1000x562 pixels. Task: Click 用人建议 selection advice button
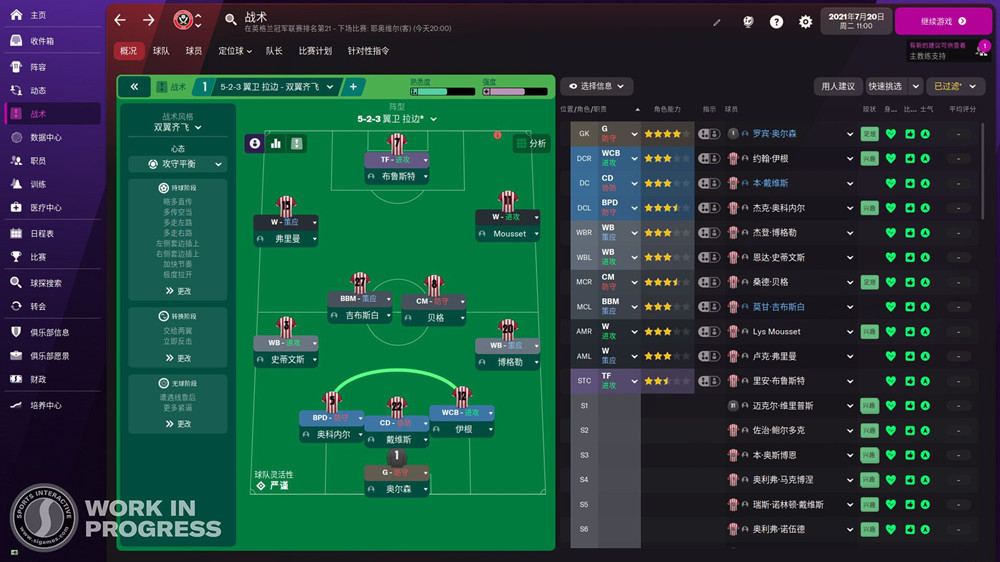838,86
